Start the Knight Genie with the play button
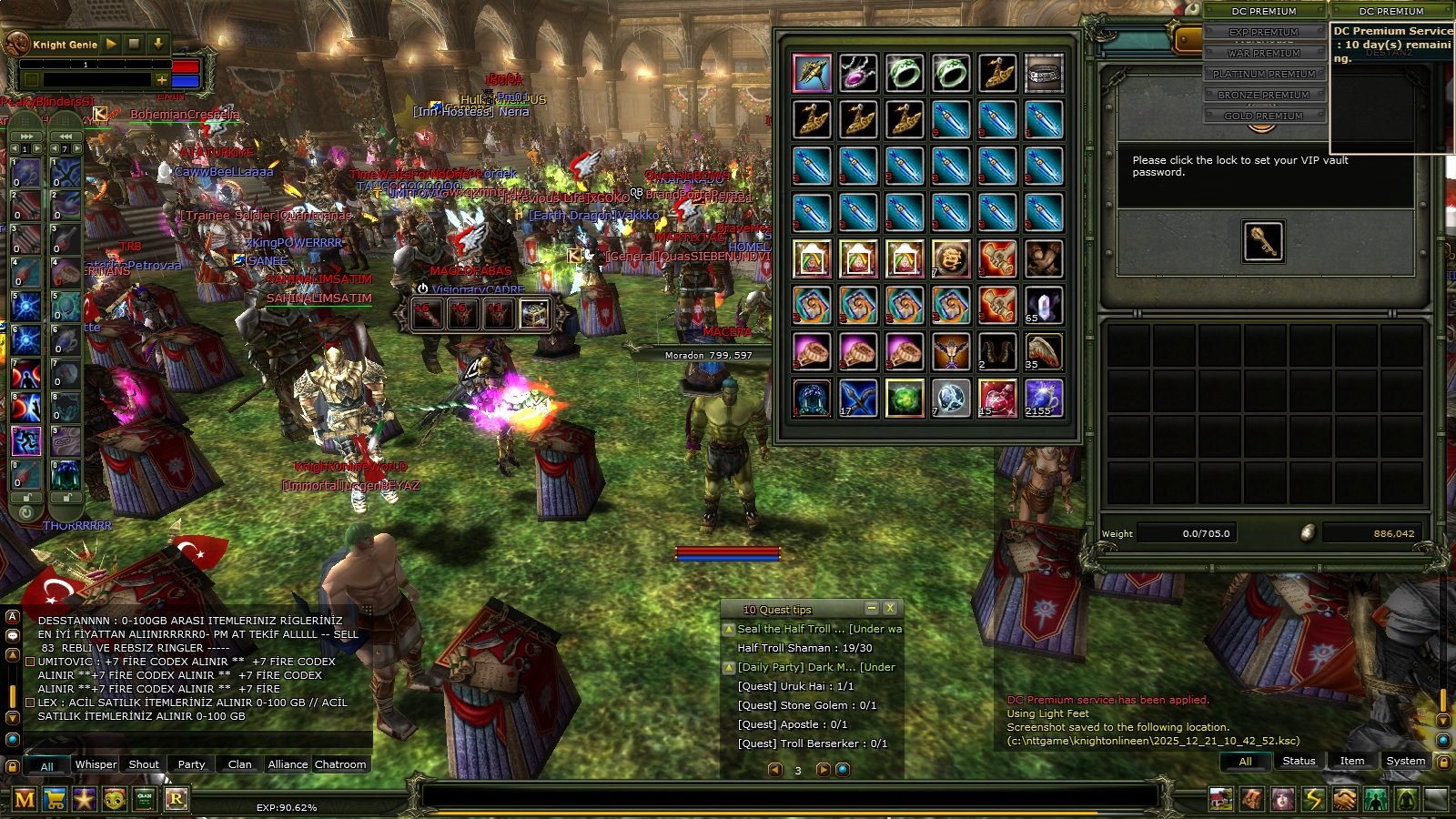This screenshot has height=819, width=1456. (111, 44)
